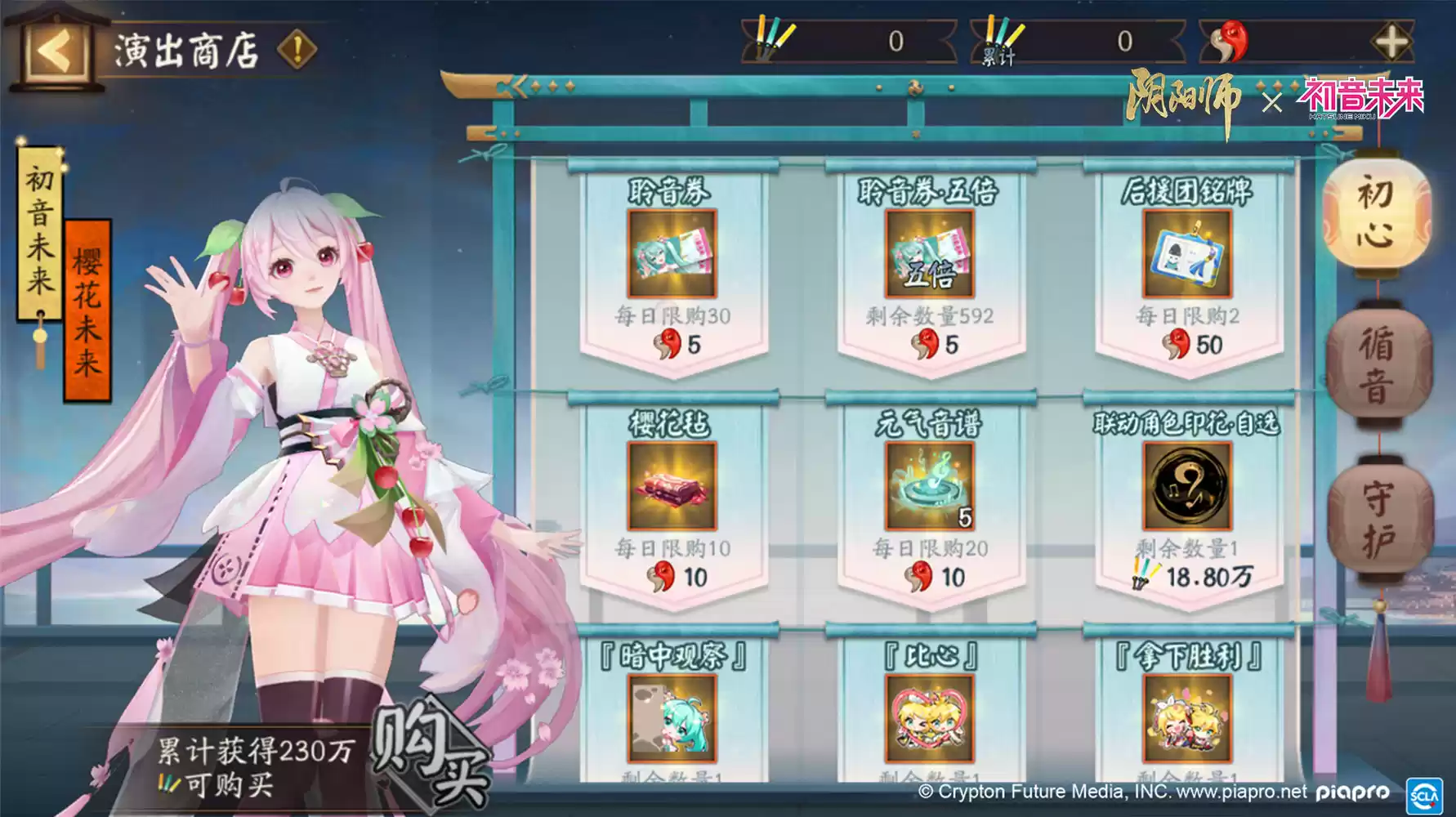Select the 聆音券 ticket item icon
Viewport: 1456px width, 817px height.
click(x=672, y=257)
